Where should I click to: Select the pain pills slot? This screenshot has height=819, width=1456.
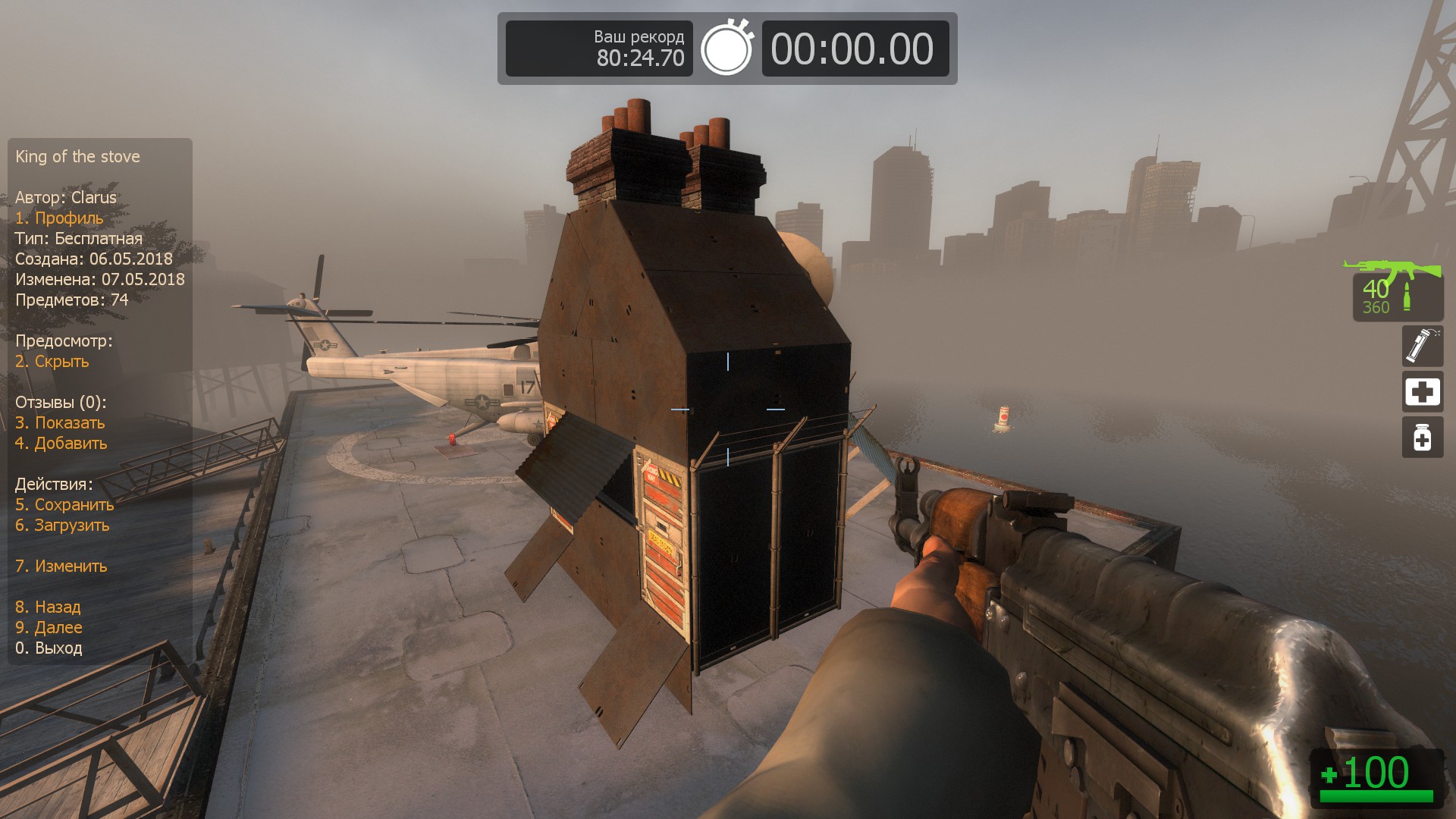coord(1422,438)
